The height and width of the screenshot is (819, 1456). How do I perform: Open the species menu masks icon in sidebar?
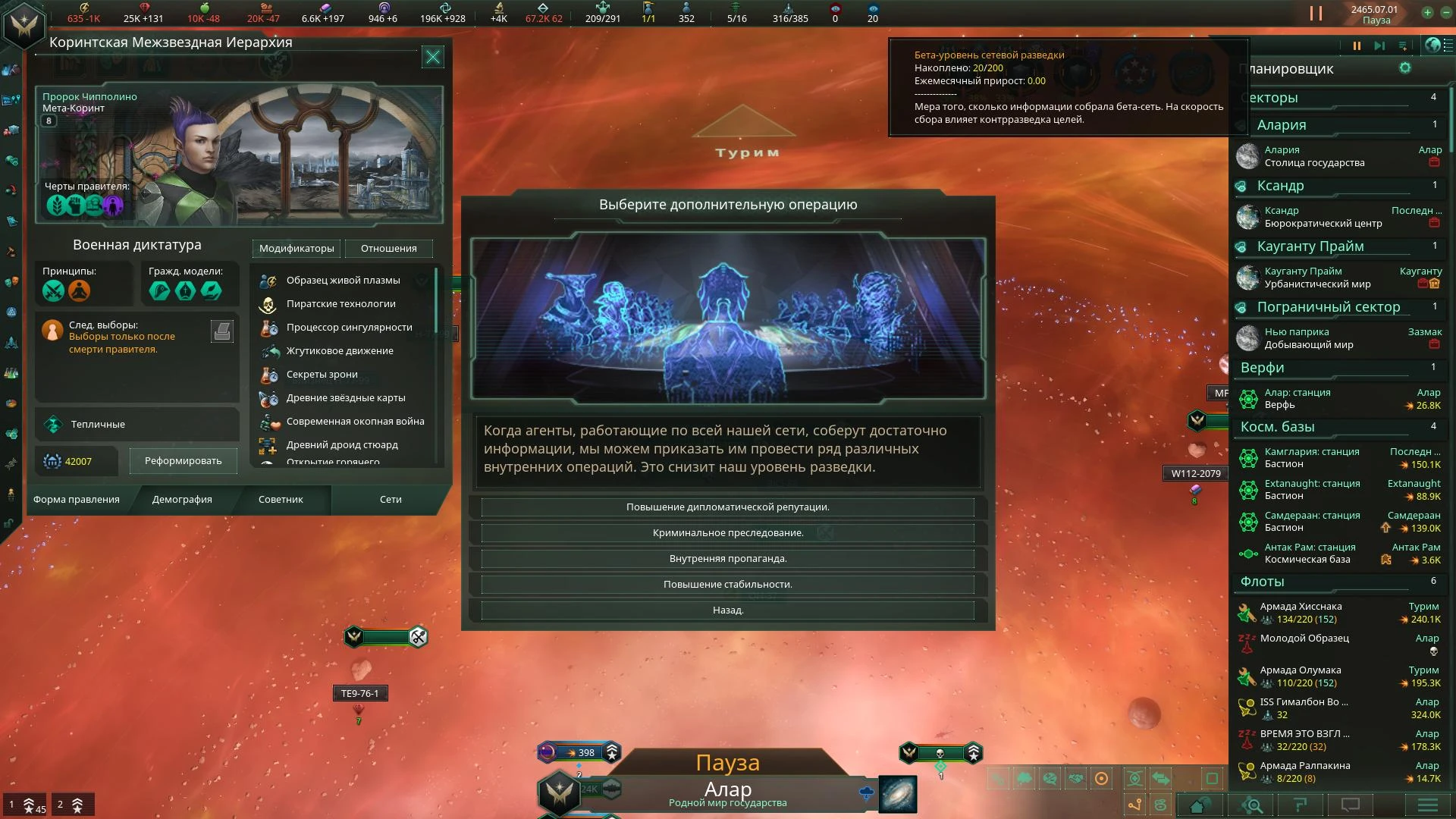pyautogui.click(x=11, y=281)
